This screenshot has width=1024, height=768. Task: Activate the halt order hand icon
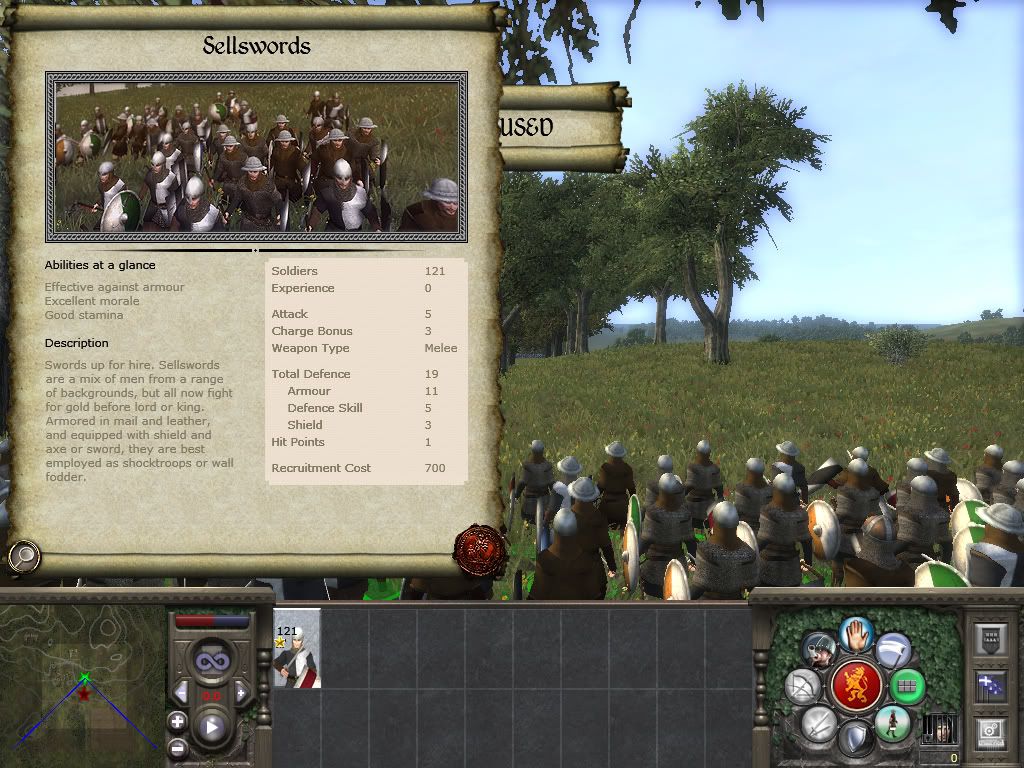(x=856, y=634)
